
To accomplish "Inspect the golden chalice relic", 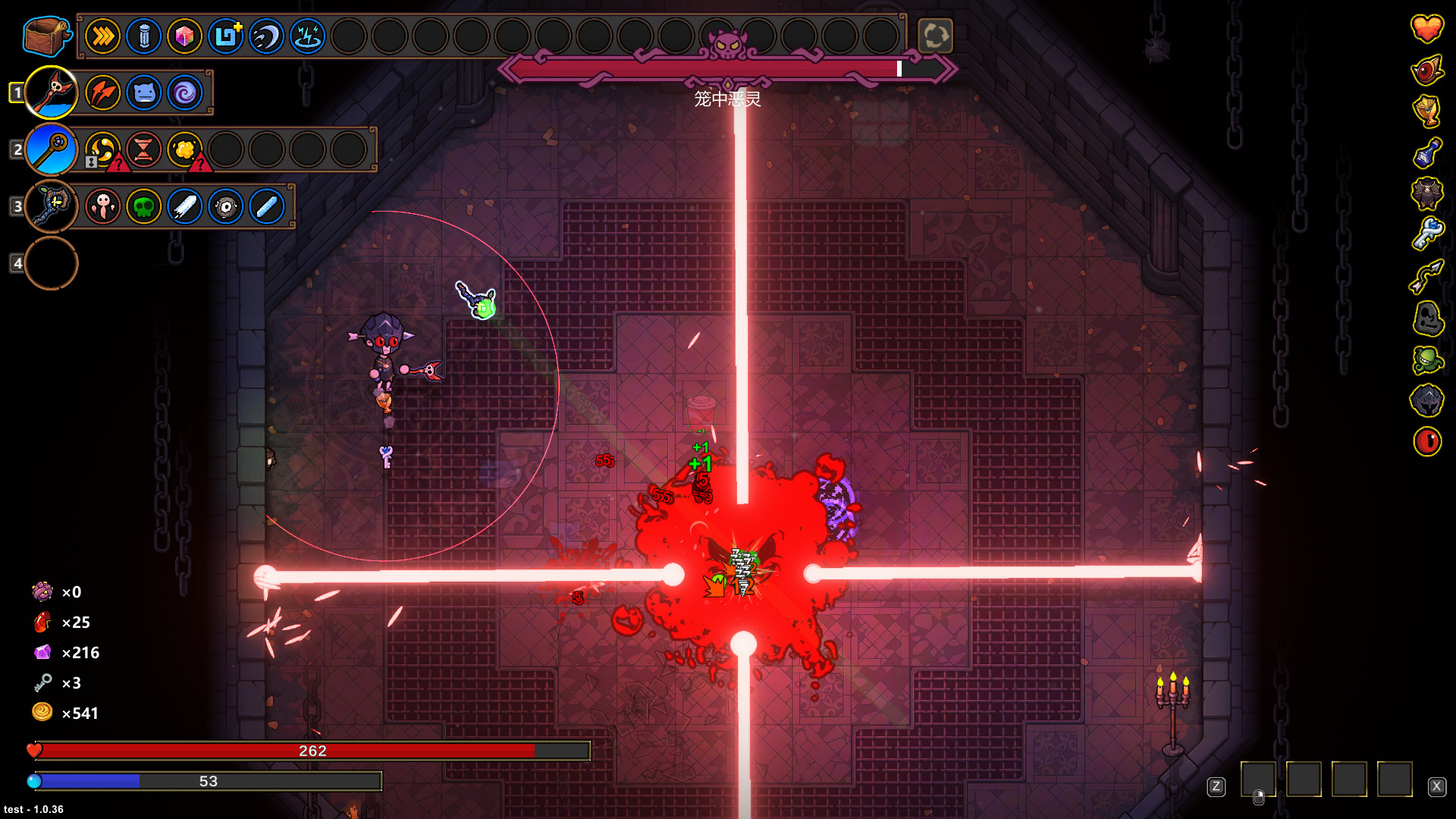I will click(1426, 111).
